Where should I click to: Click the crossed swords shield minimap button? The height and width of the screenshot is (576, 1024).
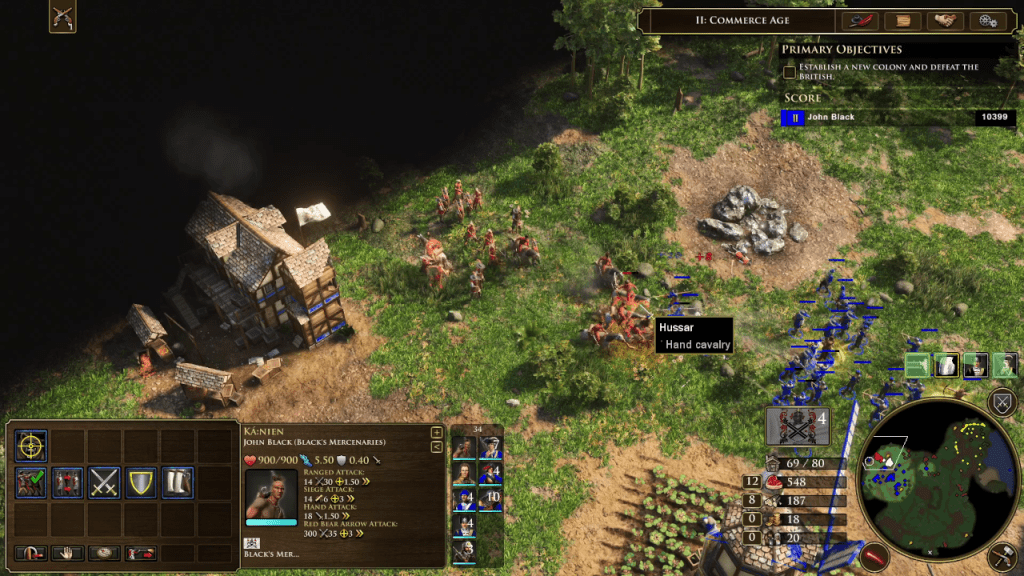(x=1002, y=403)
